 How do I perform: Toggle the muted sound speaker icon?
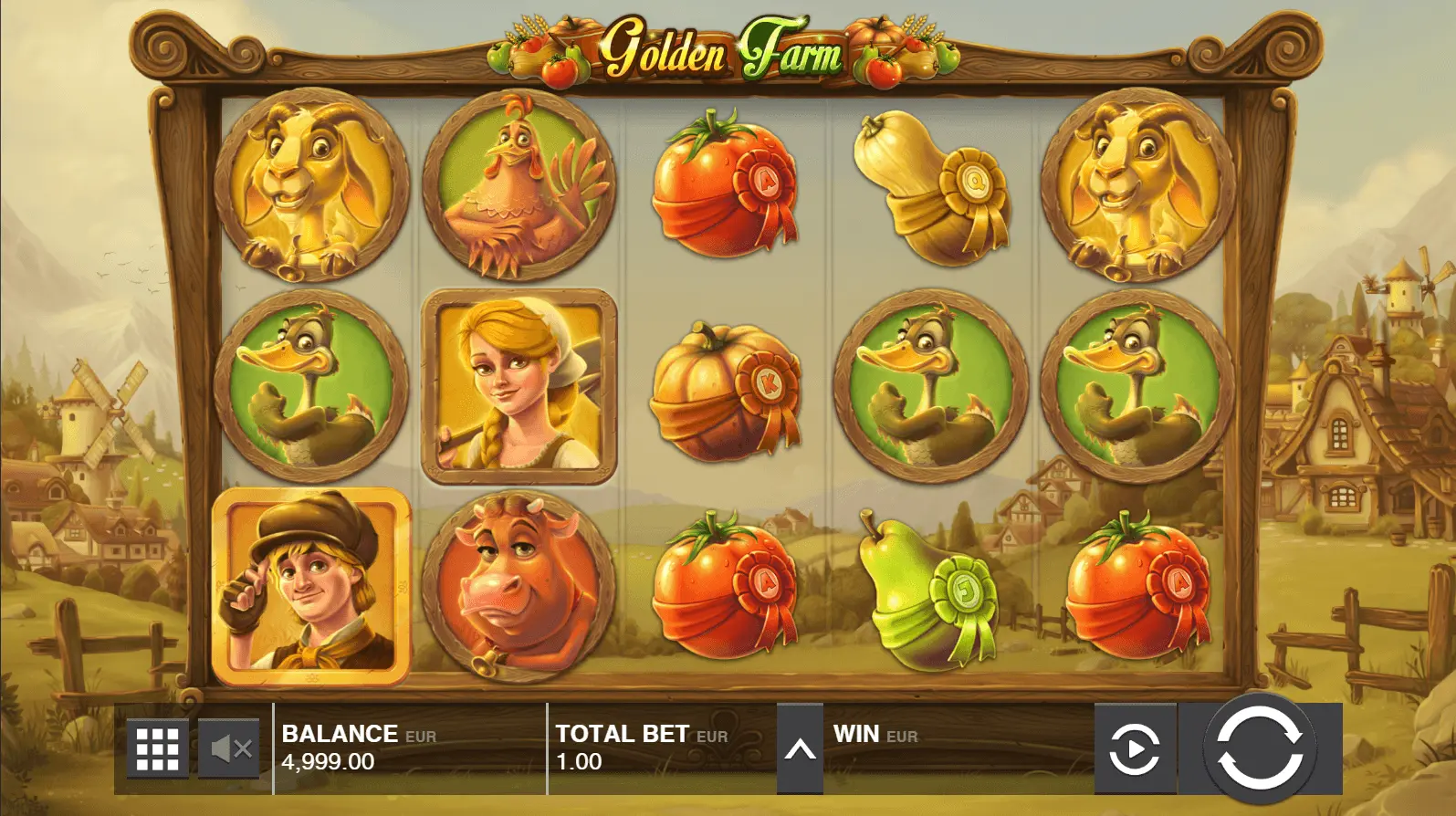click(229, 748)
